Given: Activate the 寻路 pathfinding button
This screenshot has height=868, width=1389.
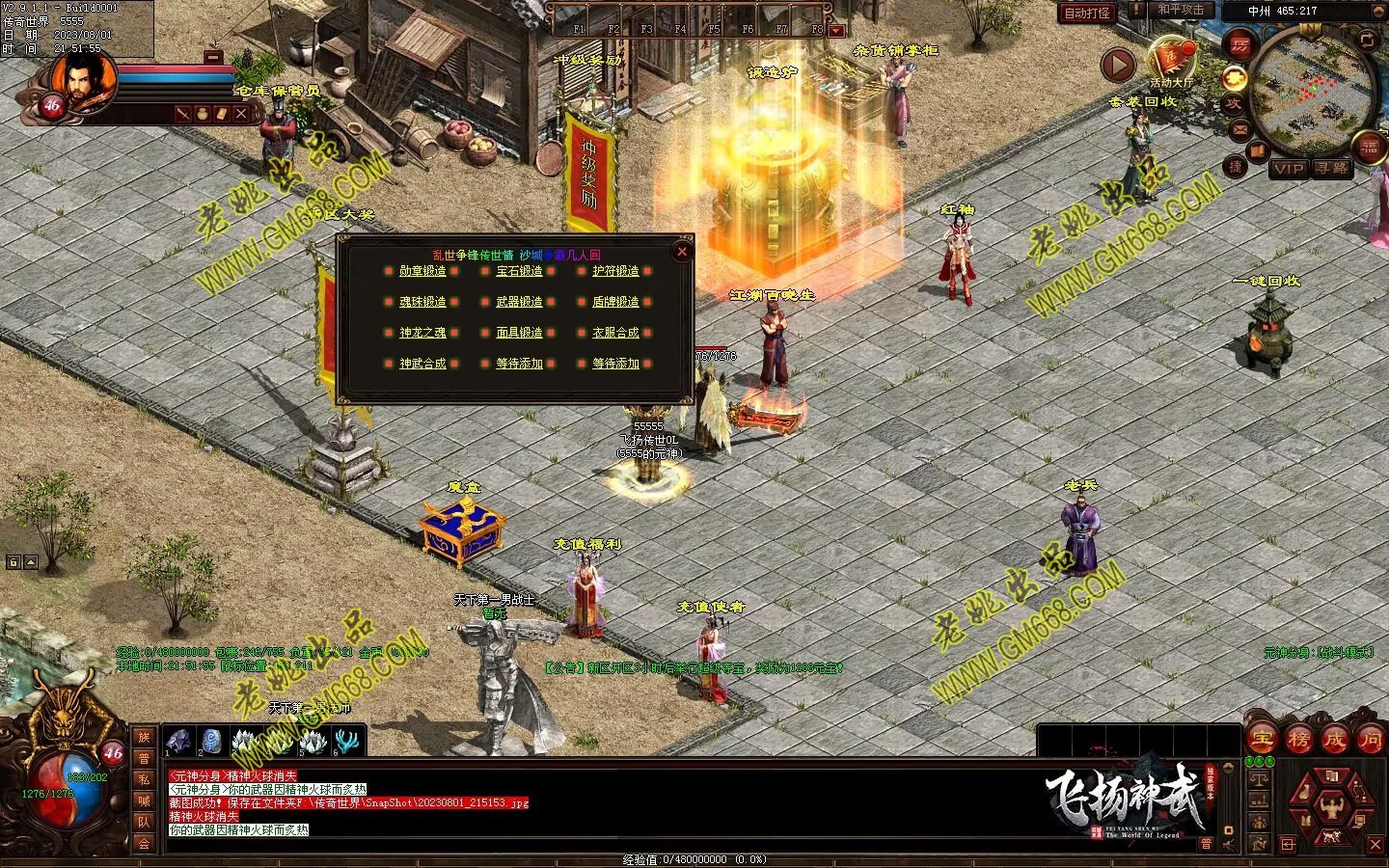Looking at the screenshot, I should (1332, 169).
